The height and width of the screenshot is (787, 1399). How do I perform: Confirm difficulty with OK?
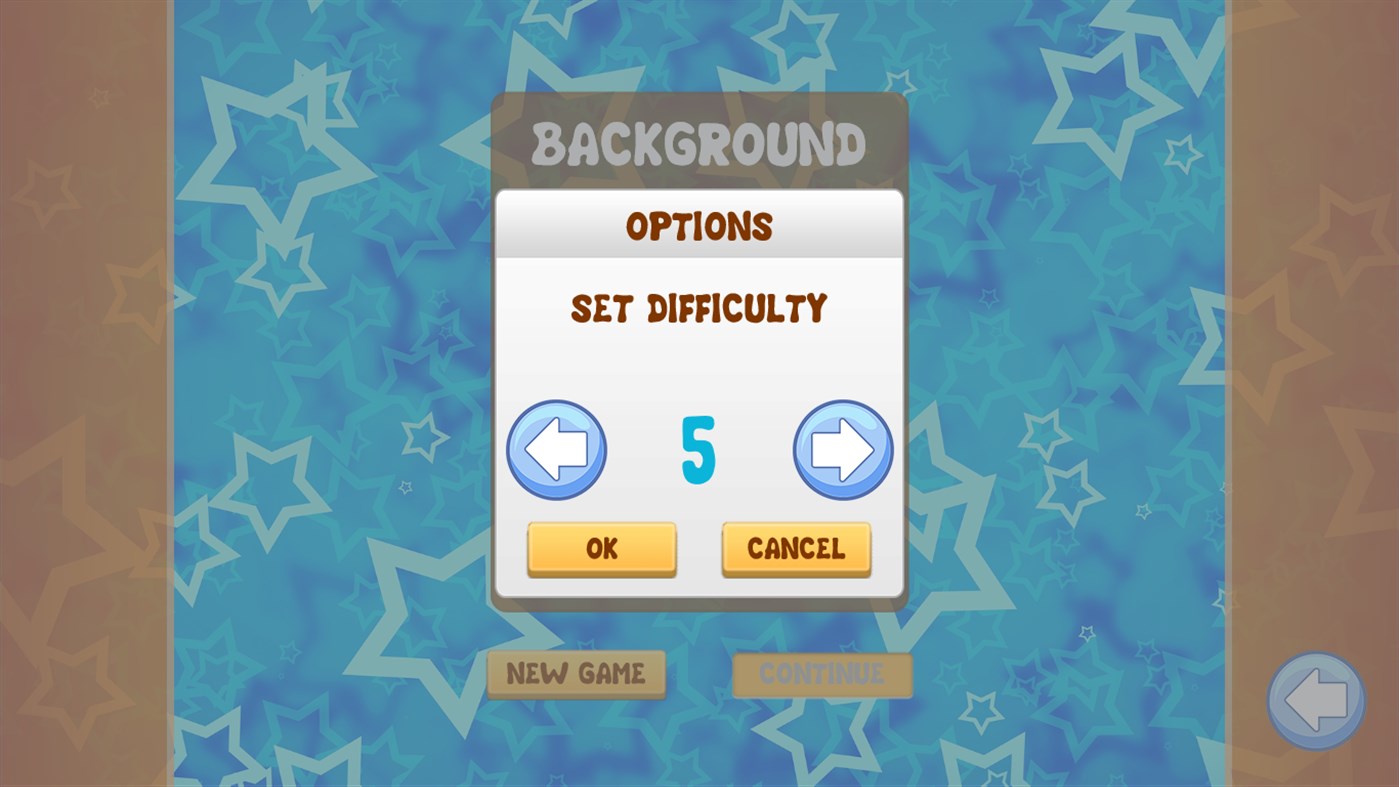coord(601,548)
